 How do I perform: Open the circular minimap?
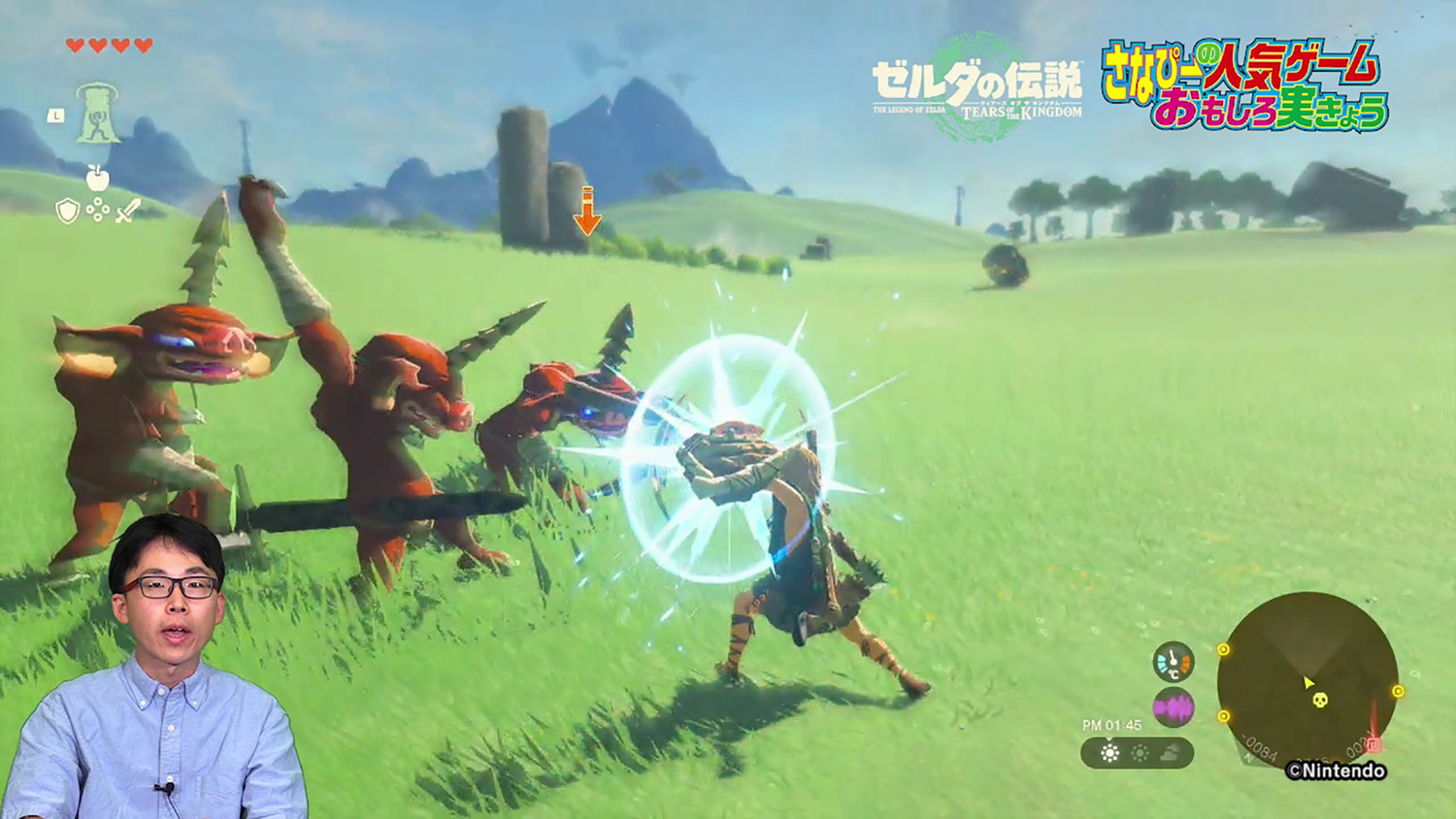tap(1308, 676)
